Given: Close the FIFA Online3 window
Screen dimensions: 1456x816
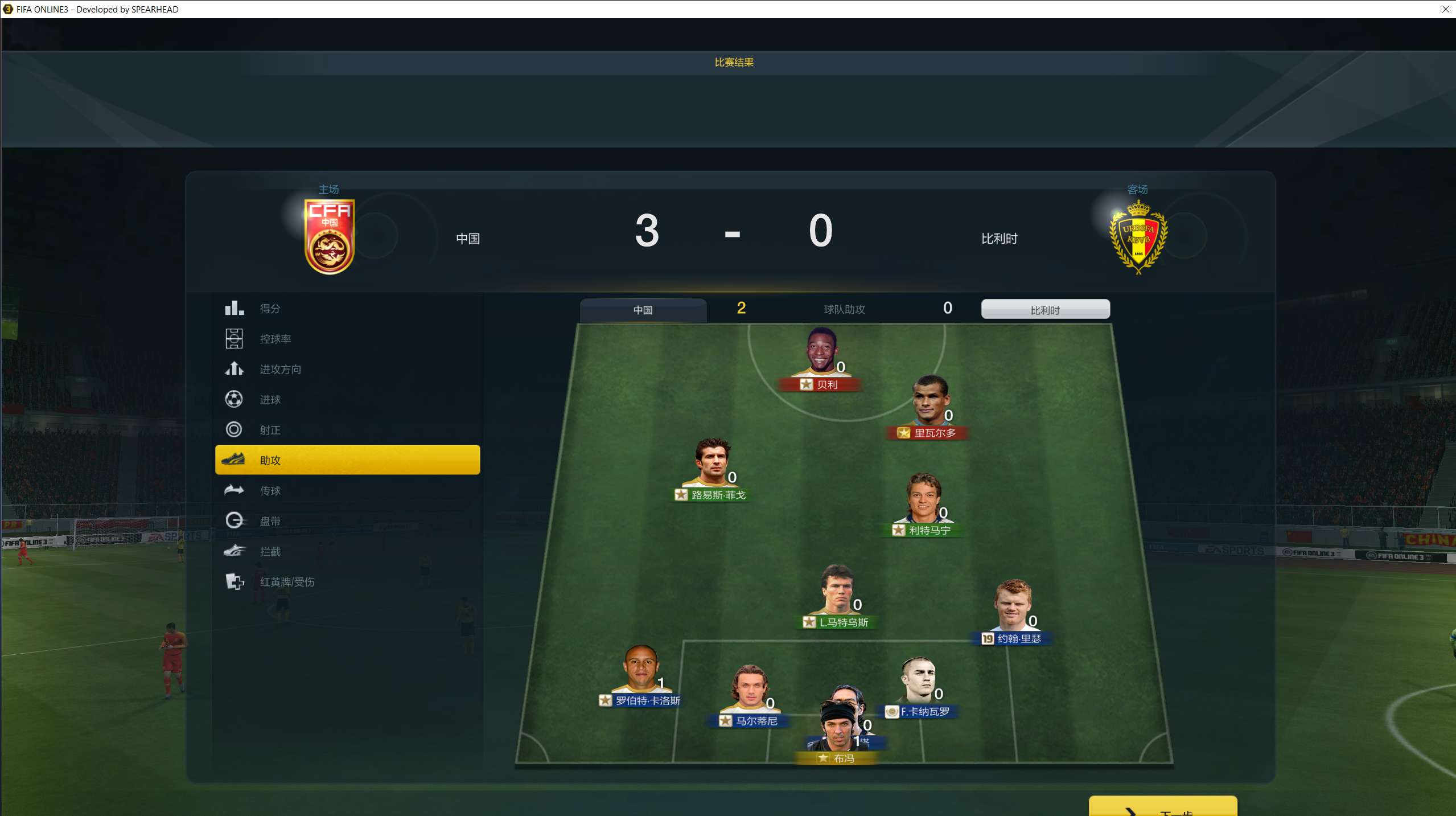Looking at the screenshot, I should 1445,9.
